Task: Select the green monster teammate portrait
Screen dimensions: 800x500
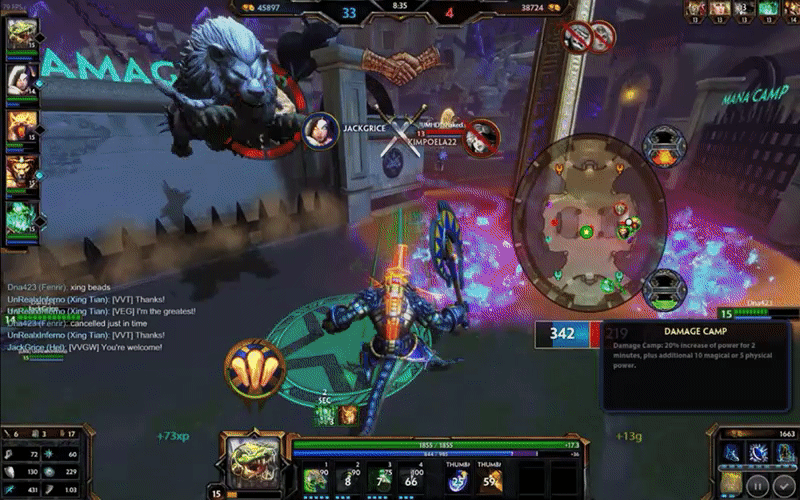Action: (x=22, y=33)
